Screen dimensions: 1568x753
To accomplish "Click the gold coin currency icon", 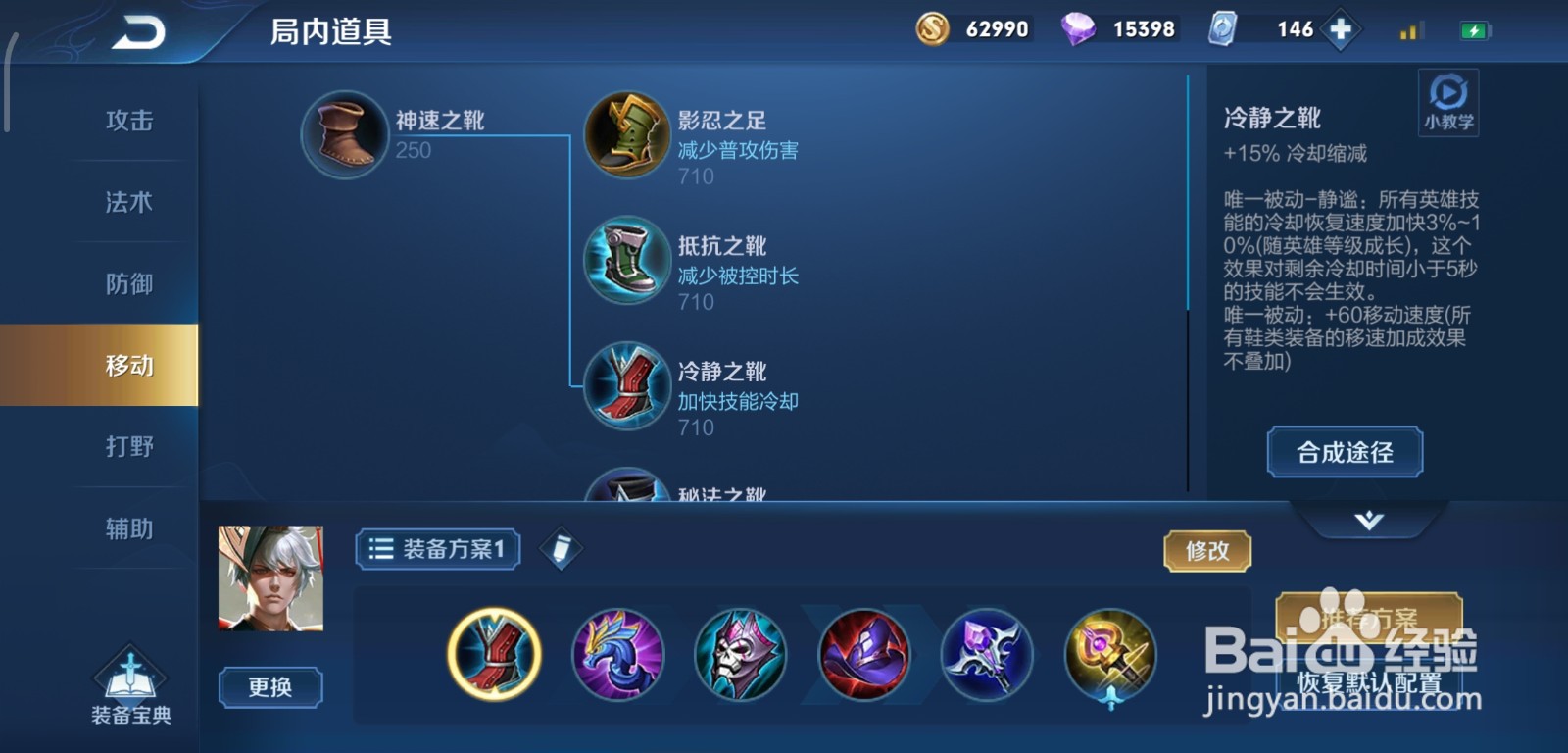I will coord(933,28).
